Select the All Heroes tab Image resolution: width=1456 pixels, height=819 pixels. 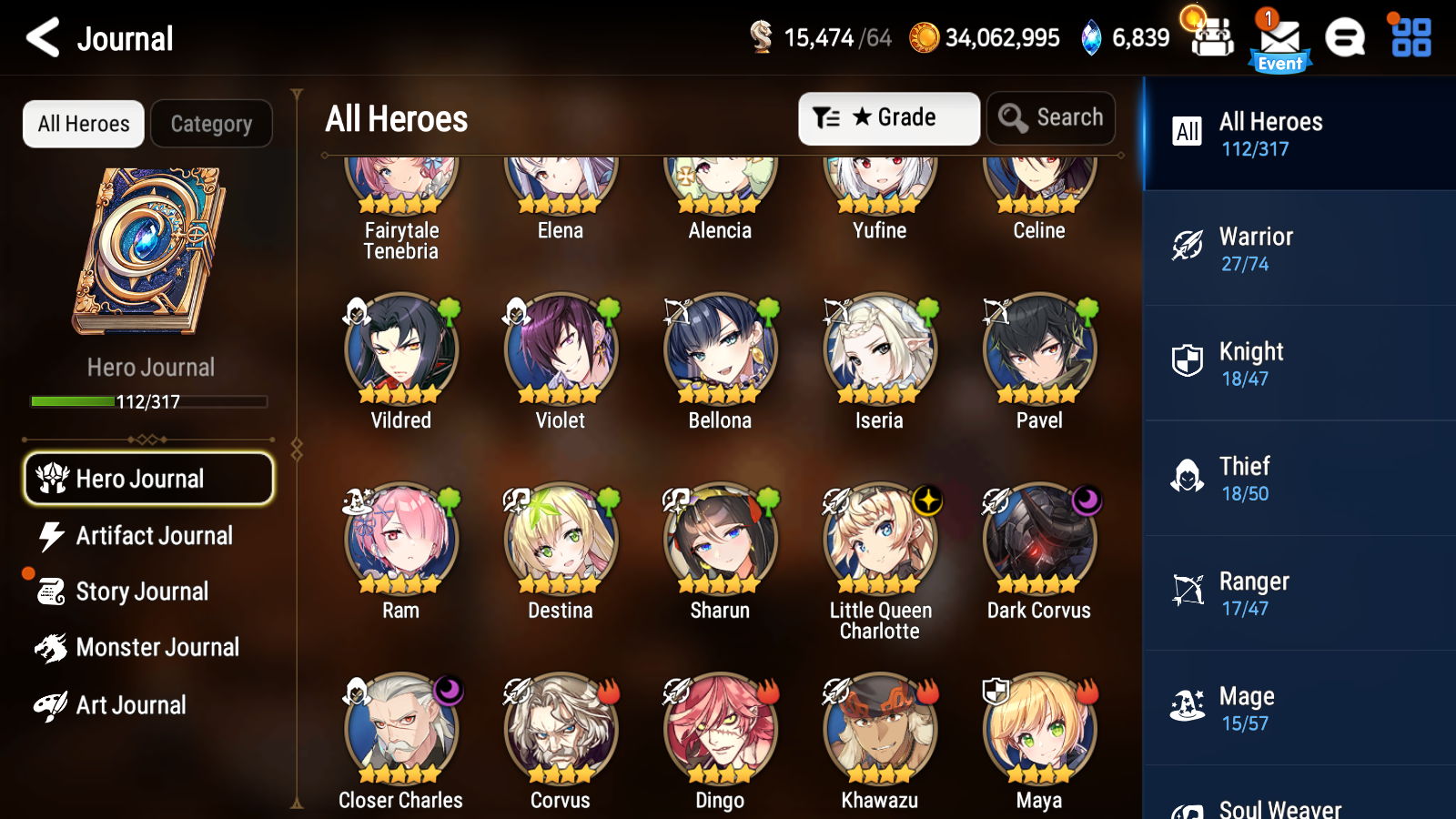83,124
